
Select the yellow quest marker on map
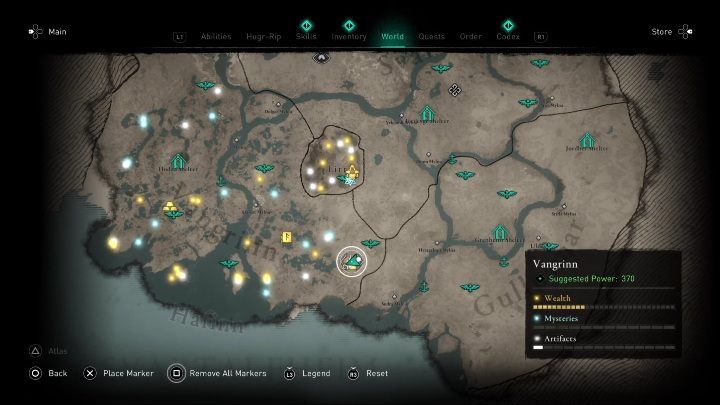pos(287,237)
